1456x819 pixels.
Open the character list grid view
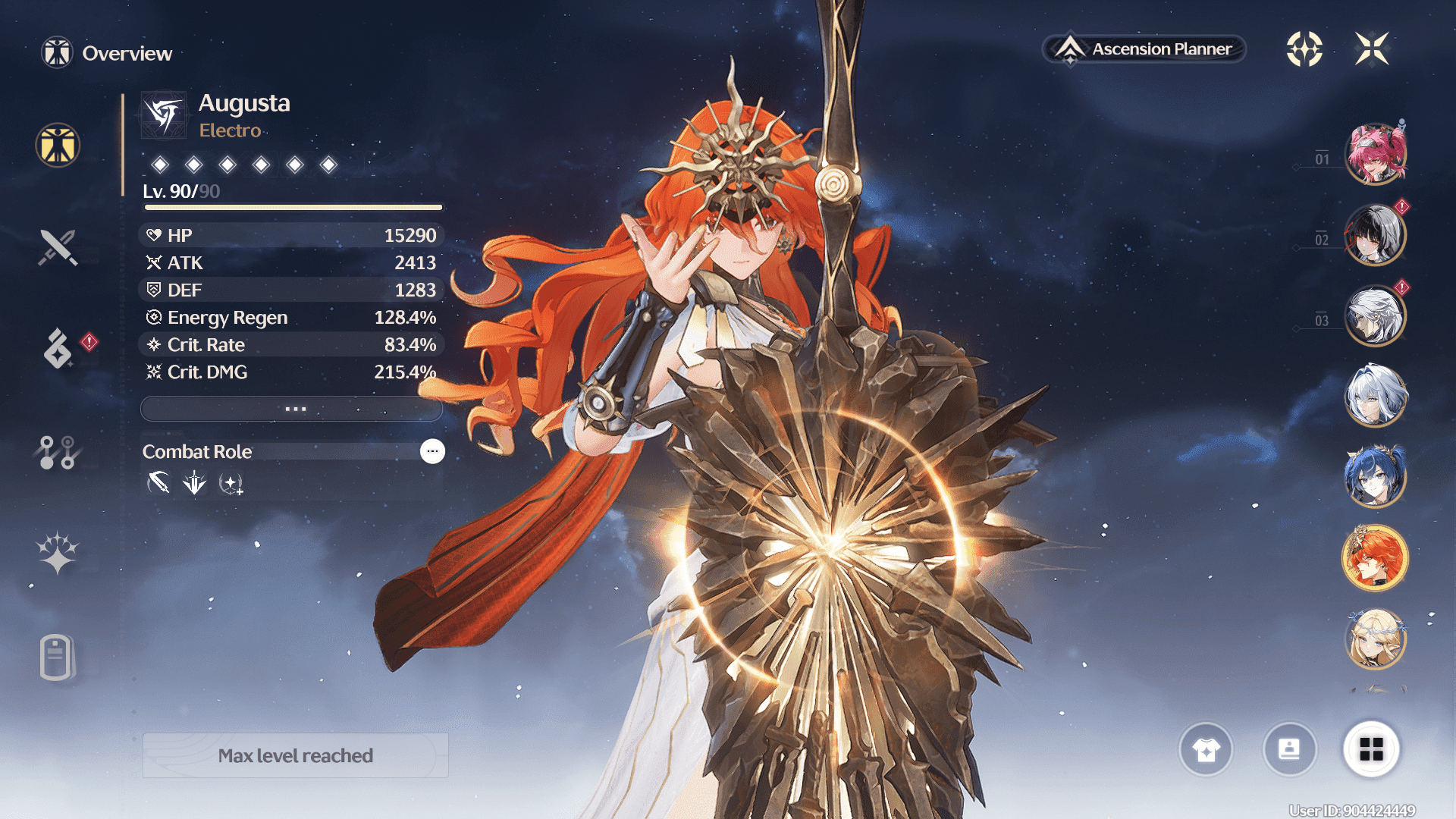pyautogui.click(x=1371, y=749)
